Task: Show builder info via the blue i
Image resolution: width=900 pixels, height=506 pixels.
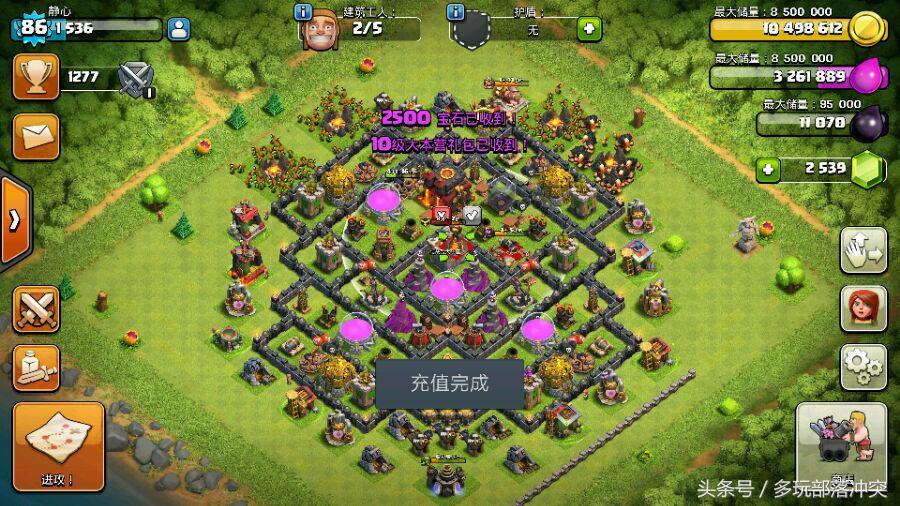Action: (303, 12)
